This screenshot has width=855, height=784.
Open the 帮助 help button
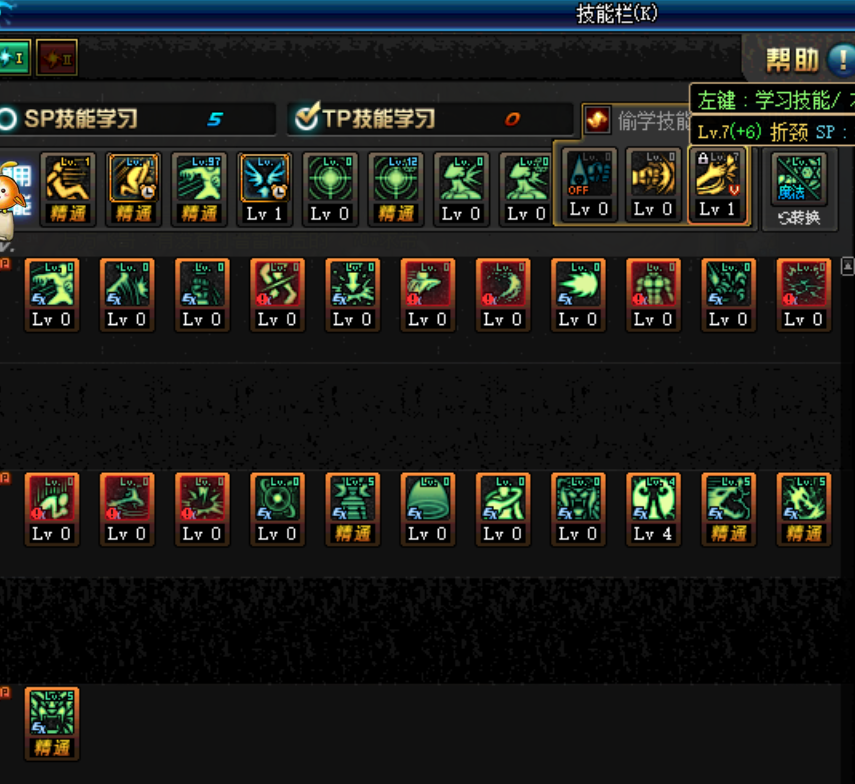[x=806, y=60]
